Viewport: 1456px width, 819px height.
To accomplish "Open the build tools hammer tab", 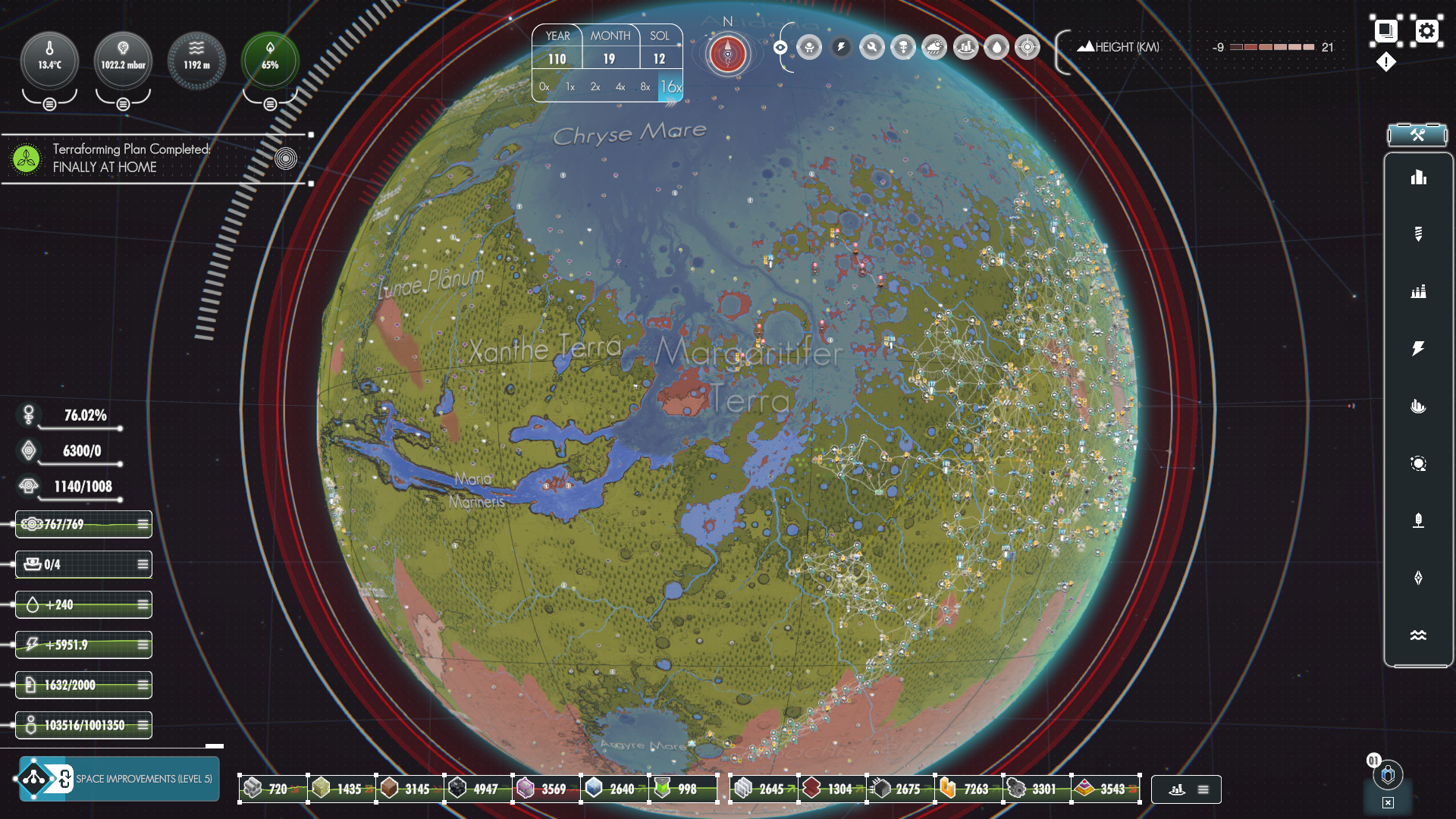I will click(1417, 135).
